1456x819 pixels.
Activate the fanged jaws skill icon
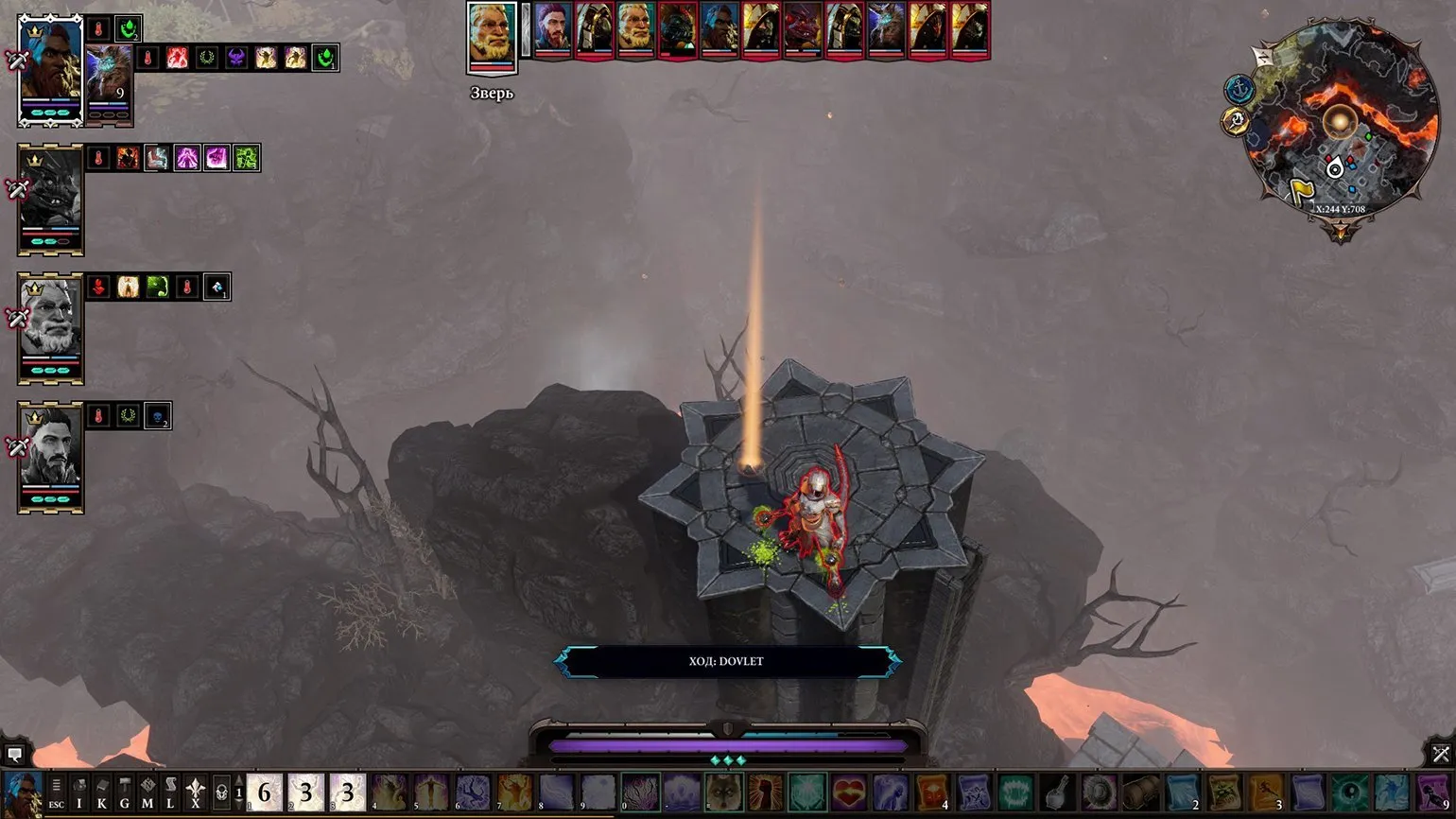pyautogui.click(x=1015, y=793)
